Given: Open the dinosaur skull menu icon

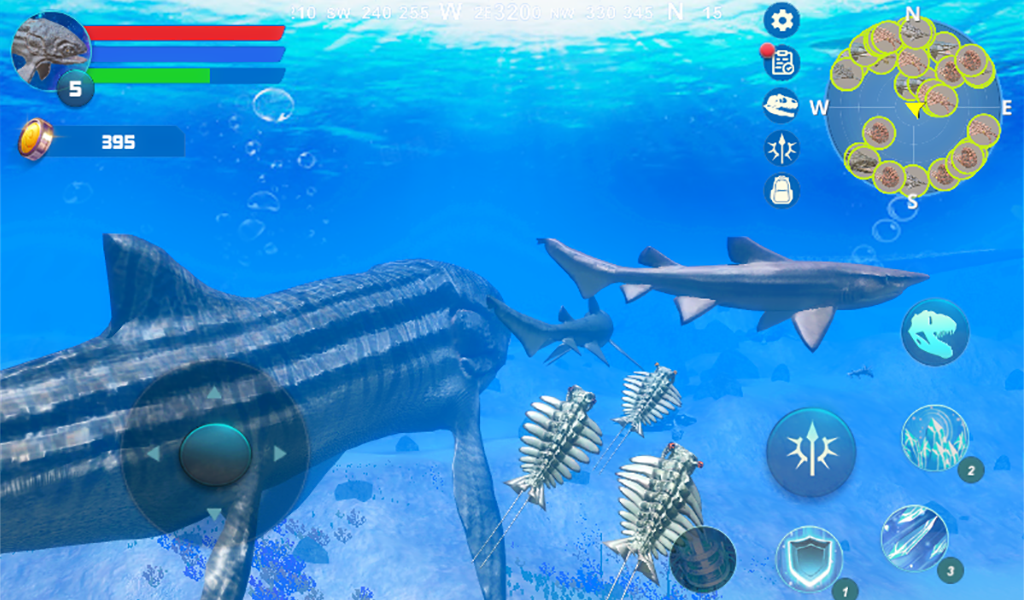Looking at the screenshot, I should [781, 104].
